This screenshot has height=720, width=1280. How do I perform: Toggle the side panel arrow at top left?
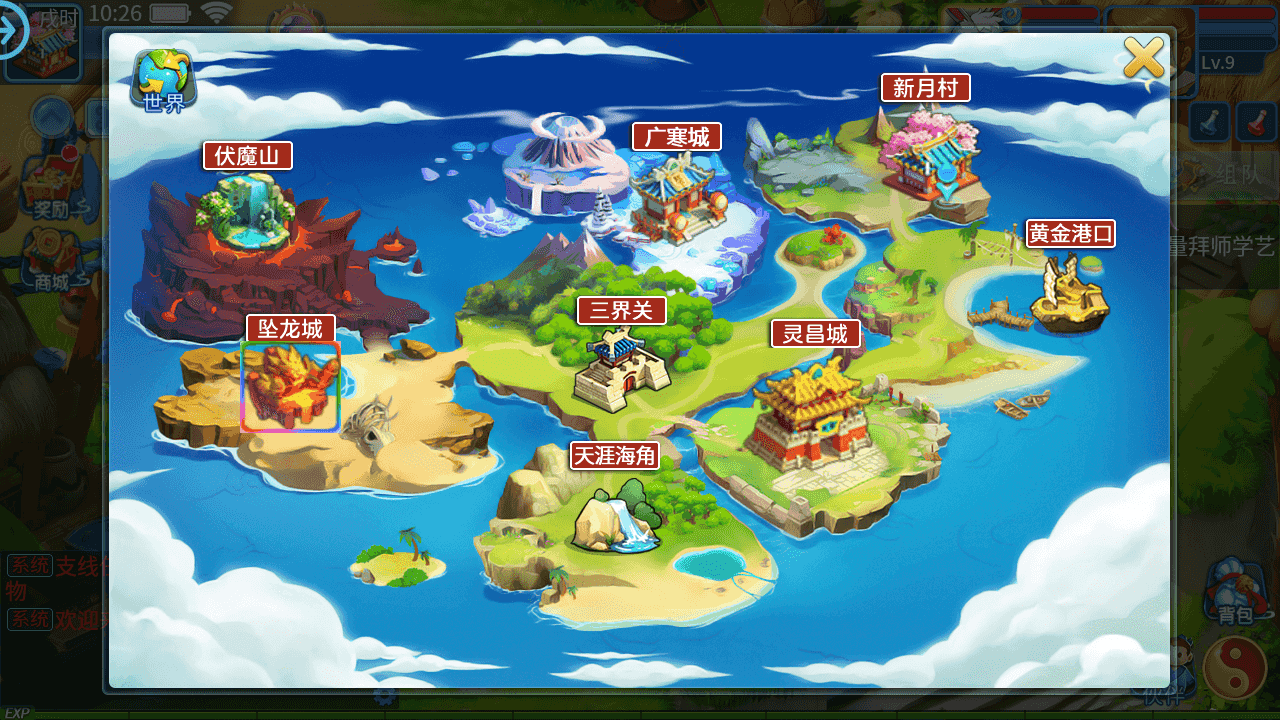[11, 31]
